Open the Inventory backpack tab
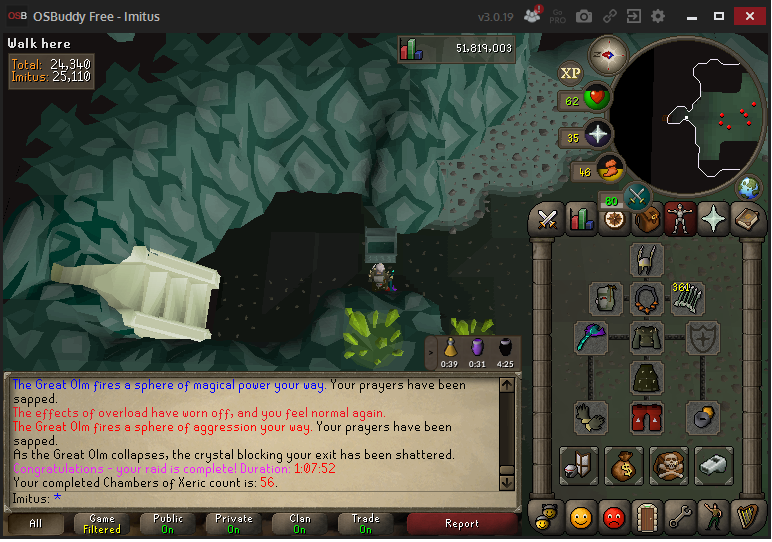The width and height of the screenshot is (772, 542). 646,219
